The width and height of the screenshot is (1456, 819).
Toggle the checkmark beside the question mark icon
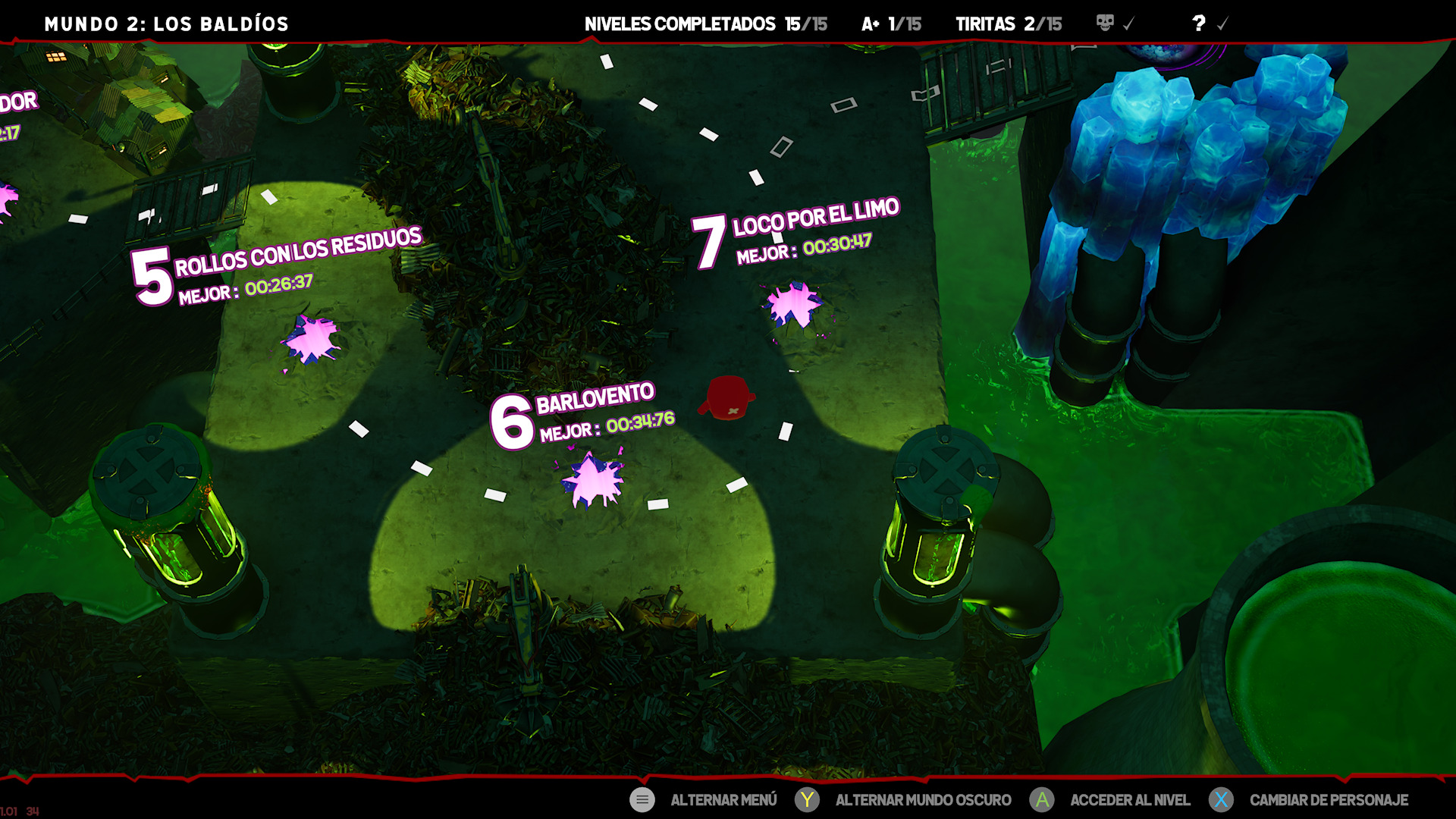click(1222, 24)
